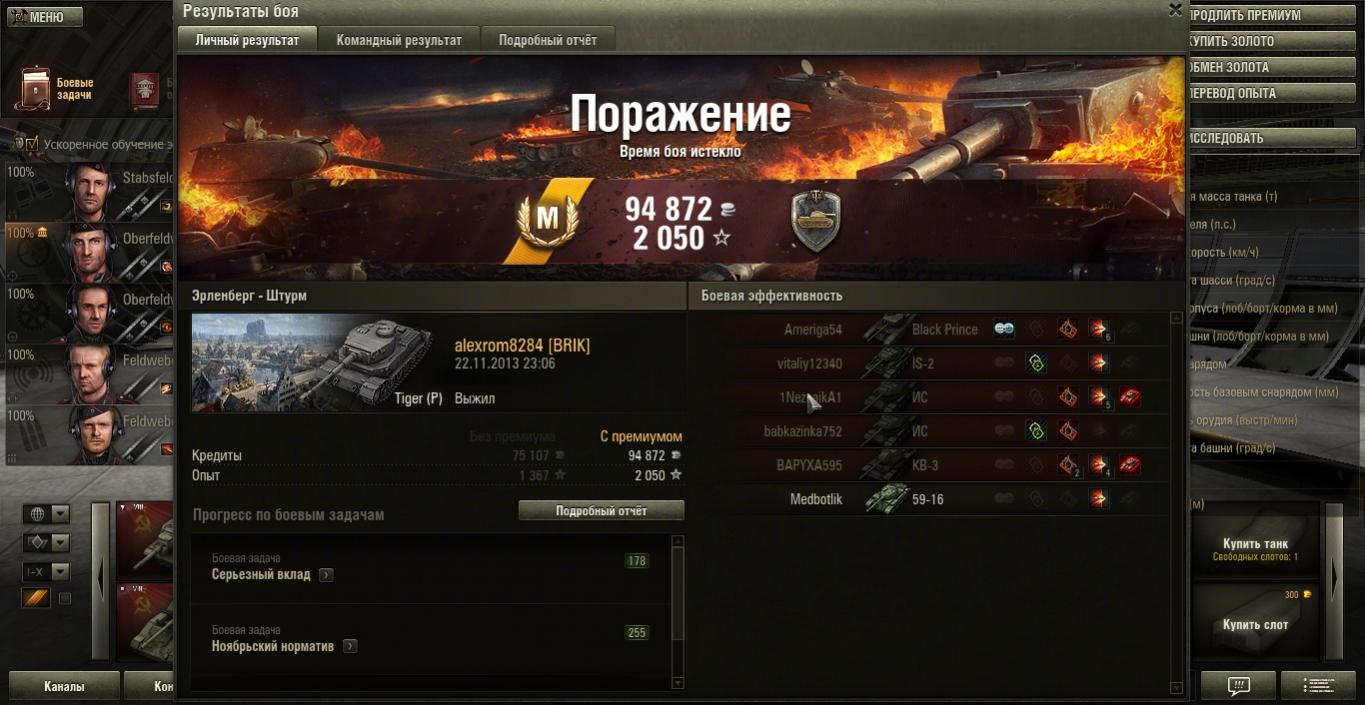Viewport: 1365px width, 705px height.
Task: Open the Исследовать research button
Action: pos(1271,139)
